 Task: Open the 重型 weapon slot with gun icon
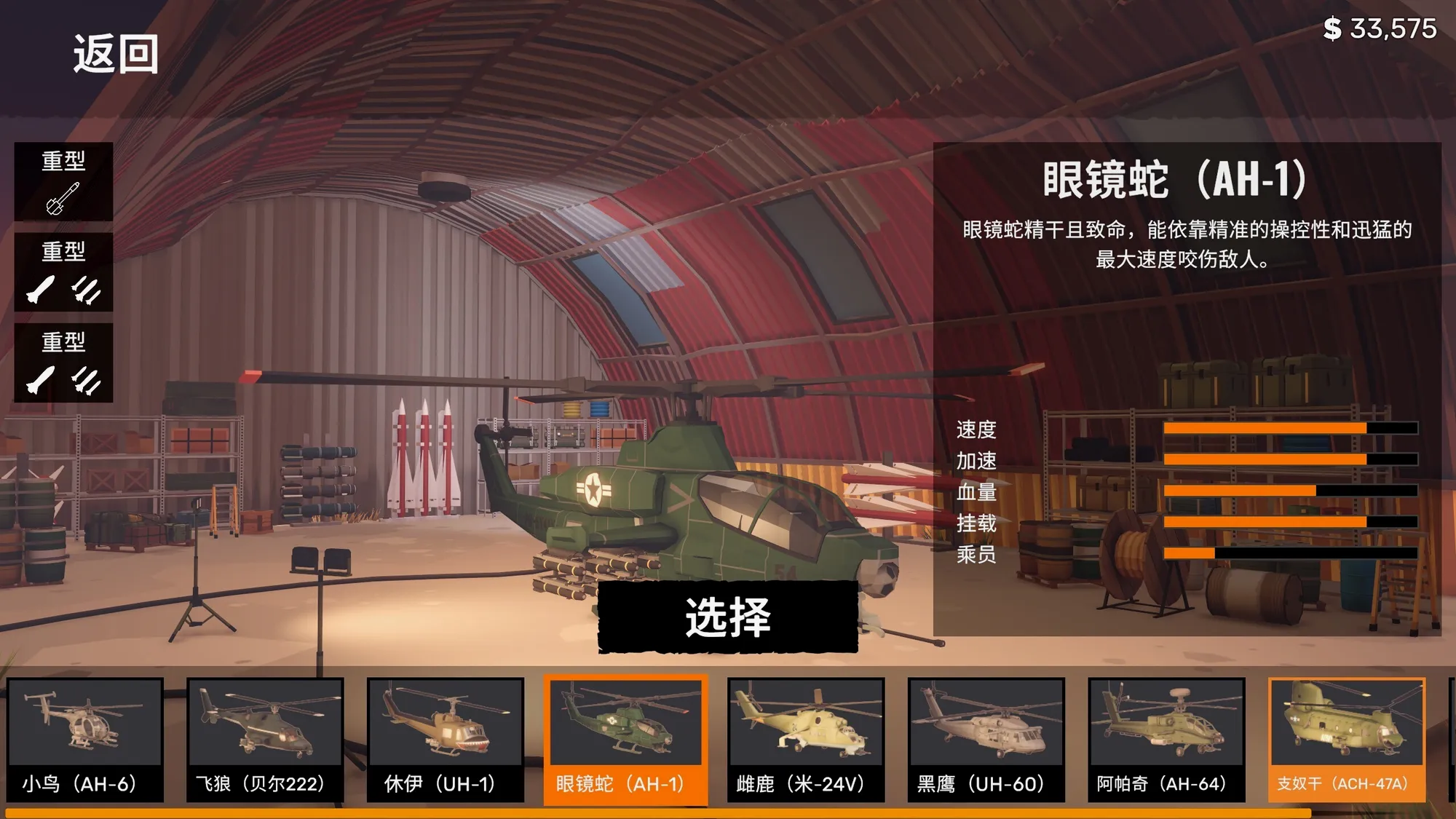pyautogui.click(x=63, y=181)
